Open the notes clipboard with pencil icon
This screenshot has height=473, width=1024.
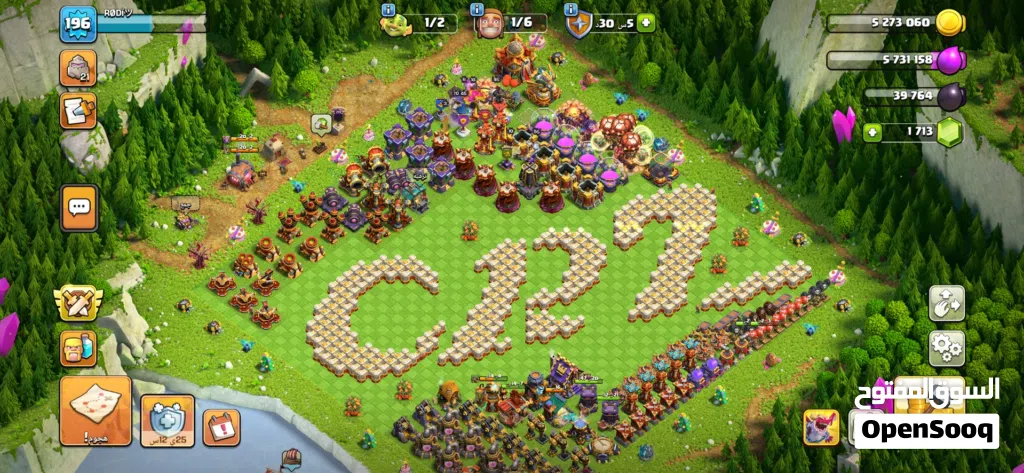tap(78, 111)
